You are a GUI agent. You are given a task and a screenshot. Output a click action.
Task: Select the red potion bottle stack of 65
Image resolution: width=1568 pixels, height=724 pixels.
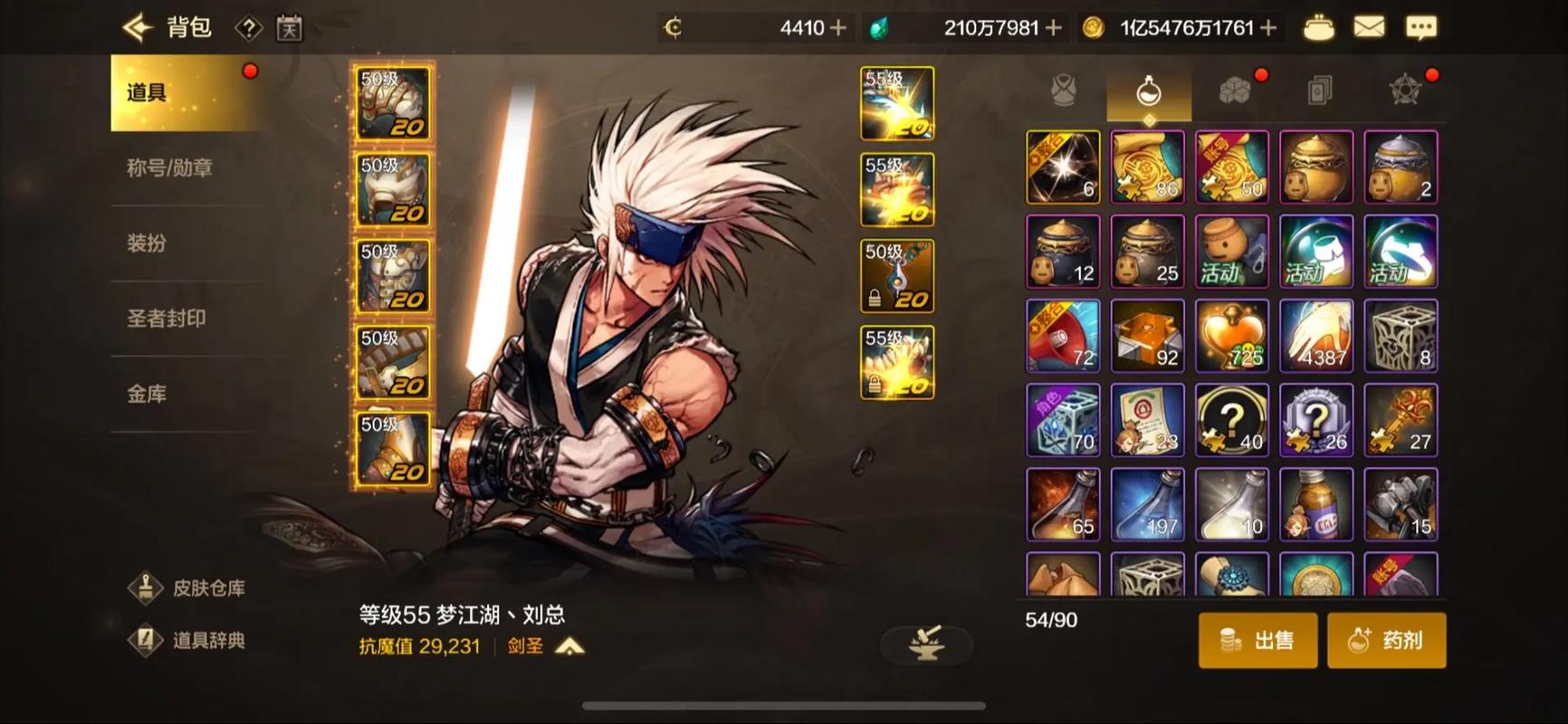click(1063, 504)
